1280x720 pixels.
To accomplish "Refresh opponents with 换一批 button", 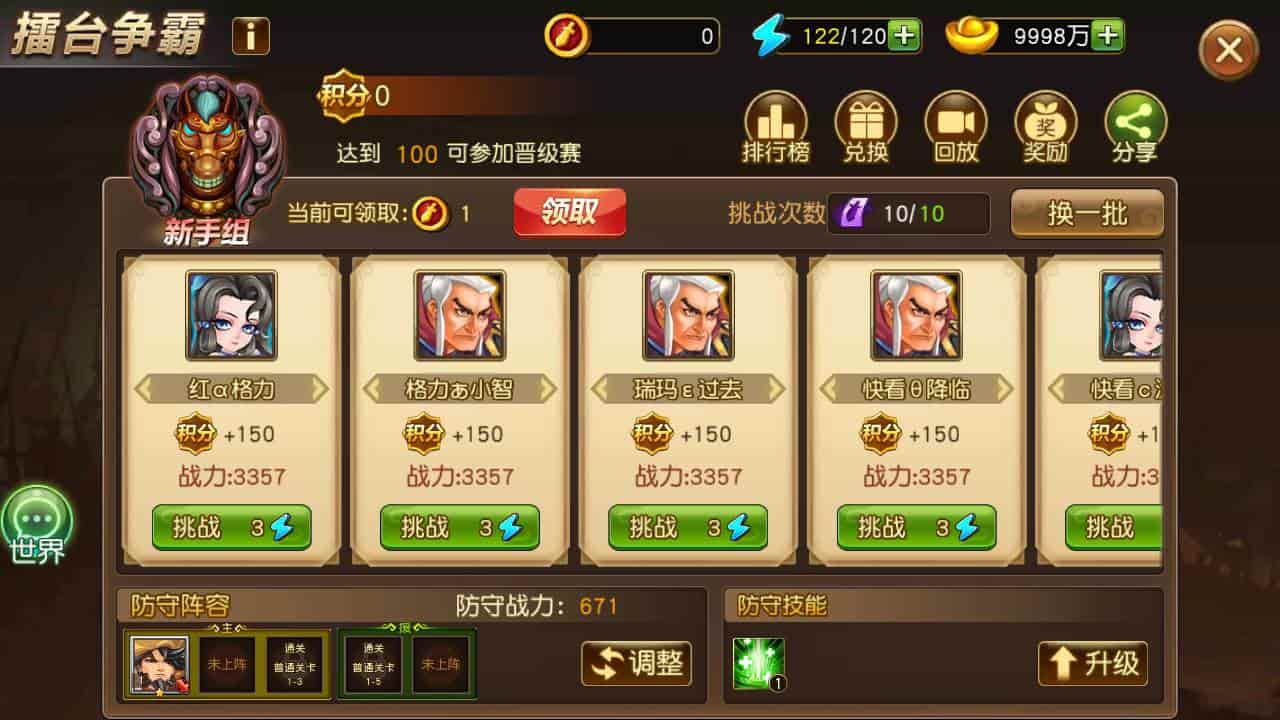I will click(1088, 213).
